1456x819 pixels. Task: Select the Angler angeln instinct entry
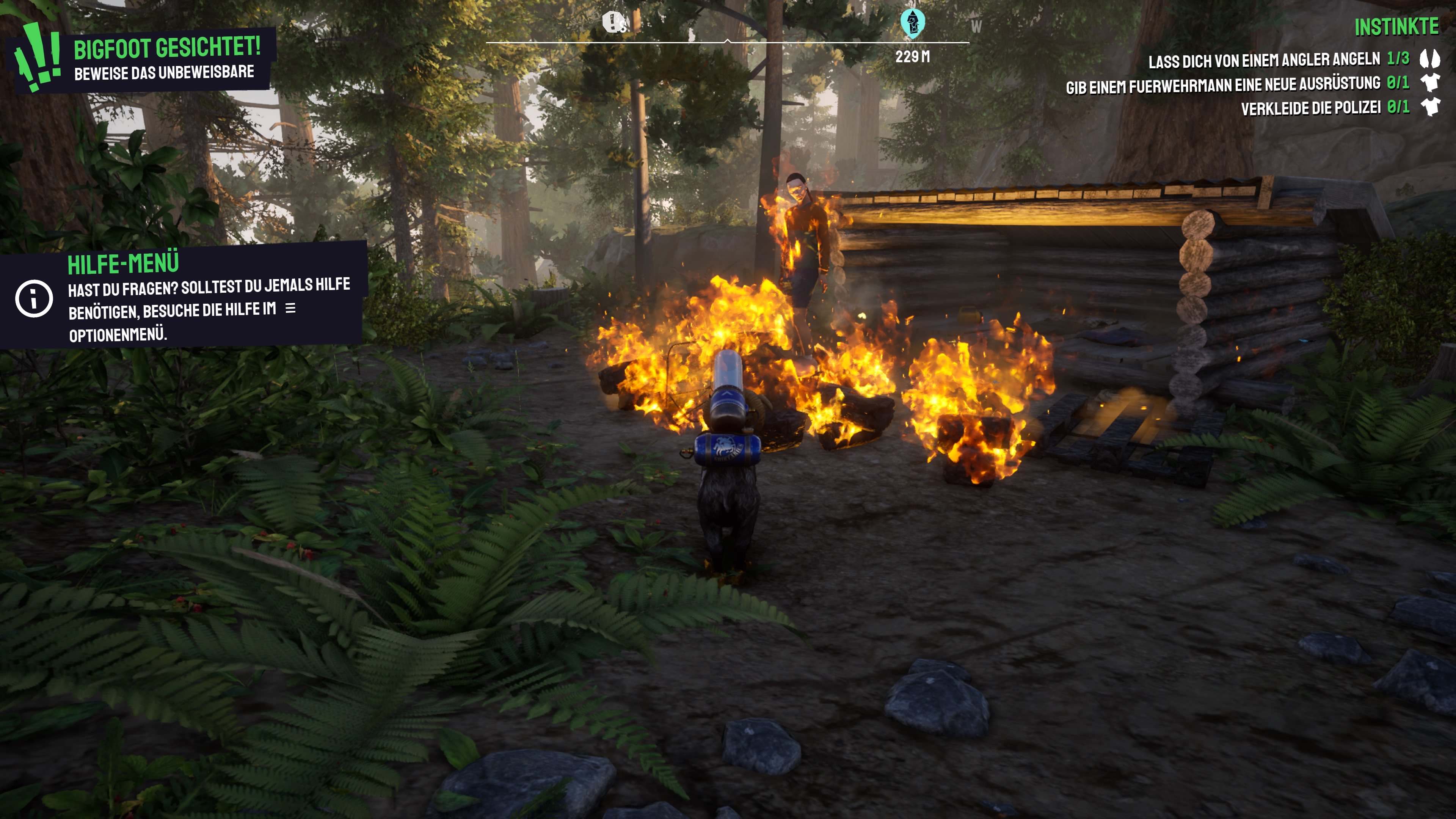pyautogui.click(x=1265, y=60)
